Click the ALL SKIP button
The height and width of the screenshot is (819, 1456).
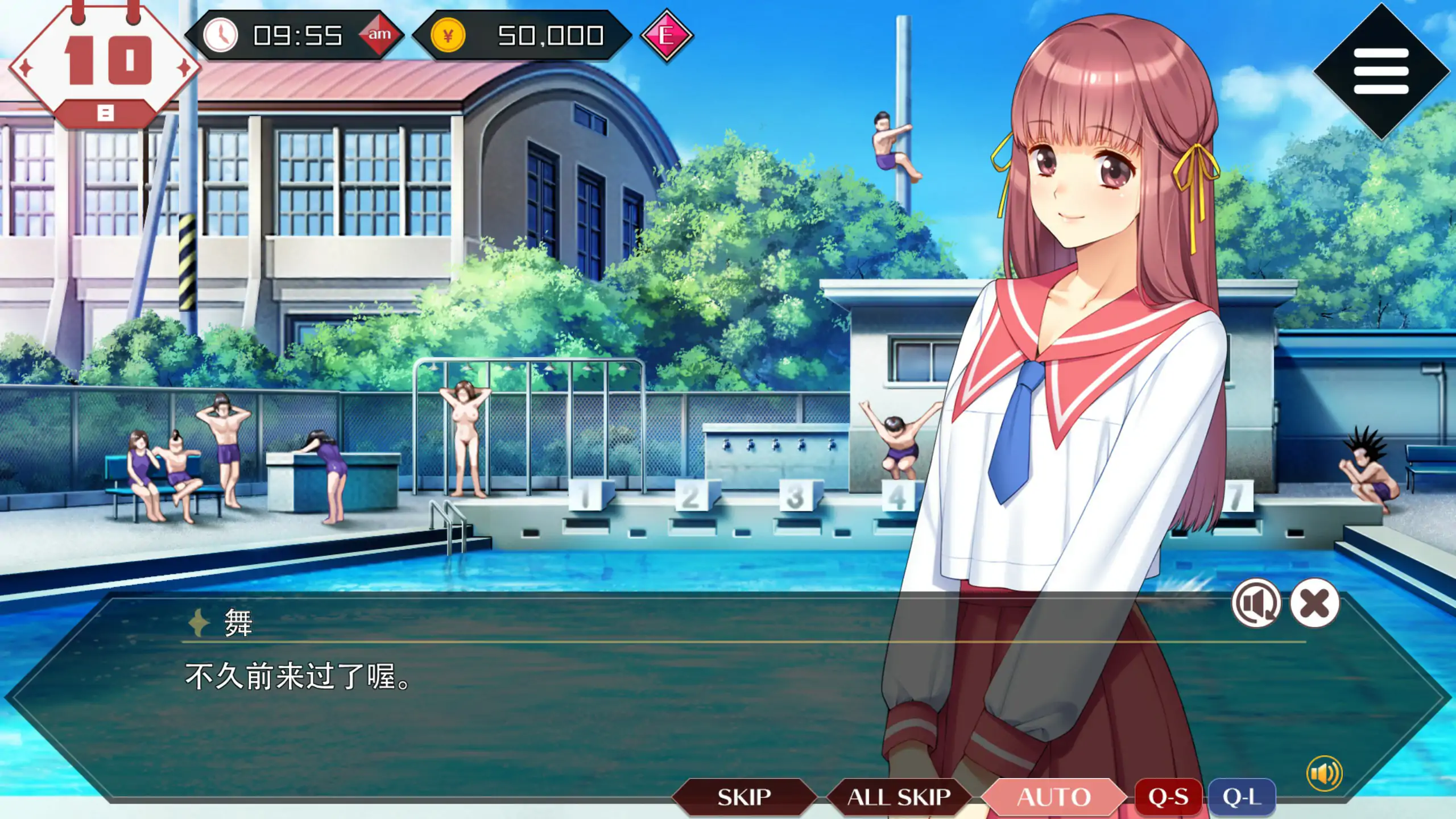pyautogui.click(x=896, y=796)
